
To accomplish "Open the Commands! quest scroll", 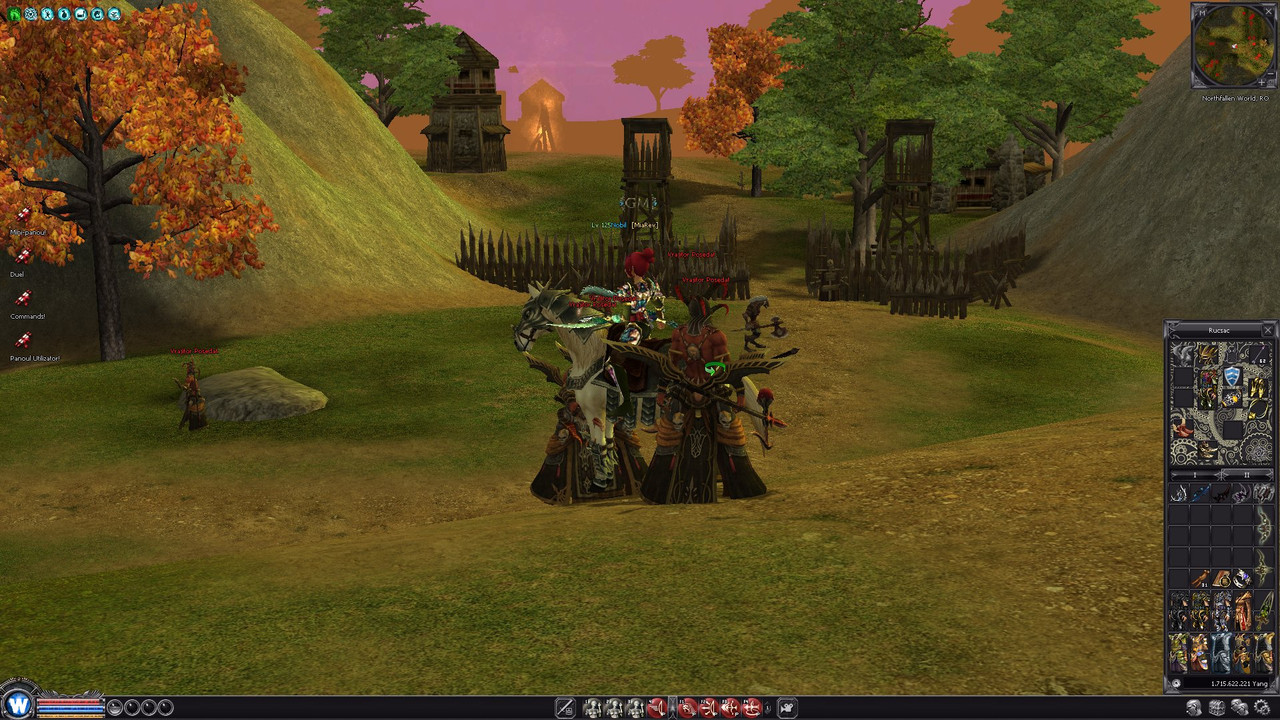I will (x=23, y=299).
